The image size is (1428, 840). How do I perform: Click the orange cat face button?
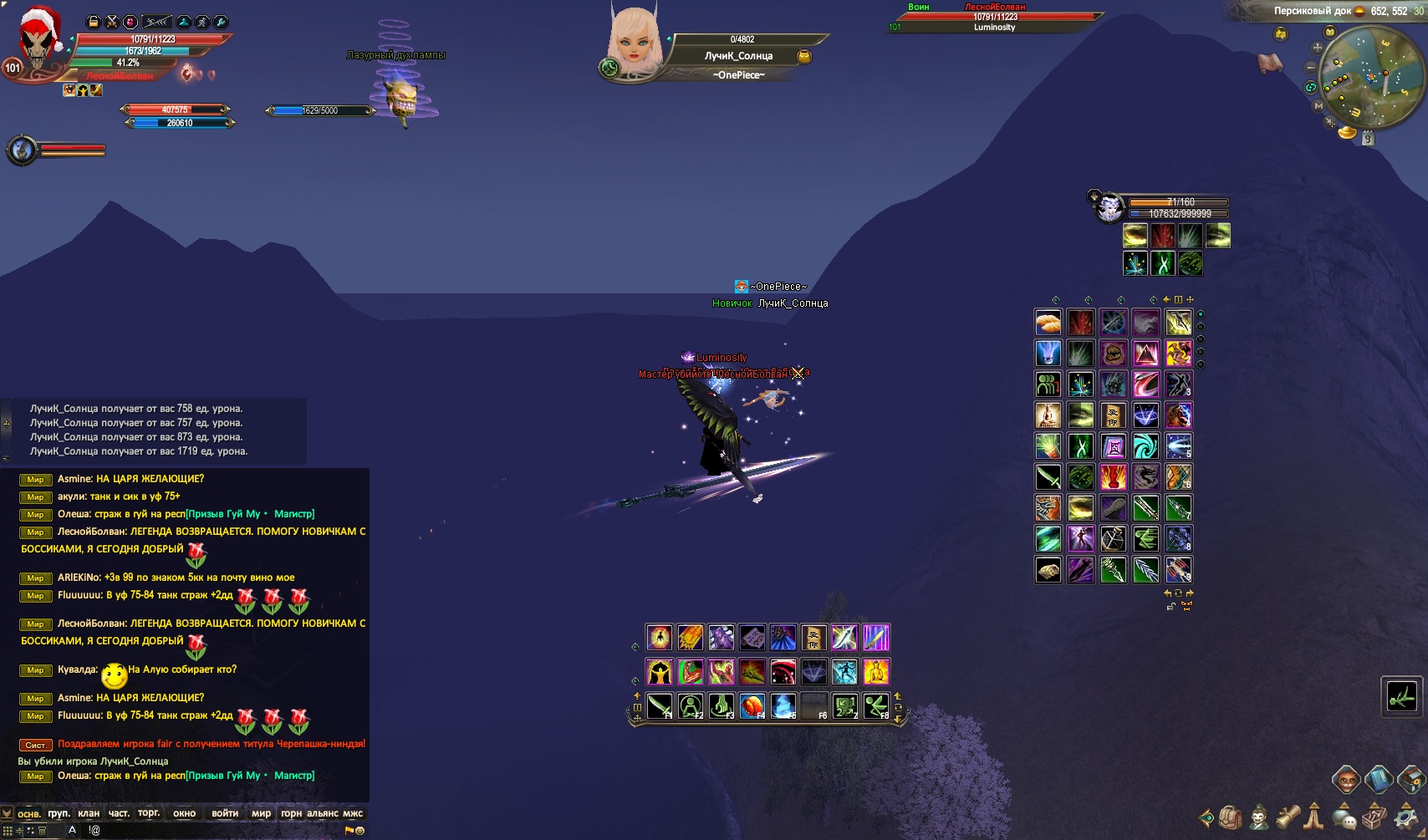click(x=1346, y=781)
